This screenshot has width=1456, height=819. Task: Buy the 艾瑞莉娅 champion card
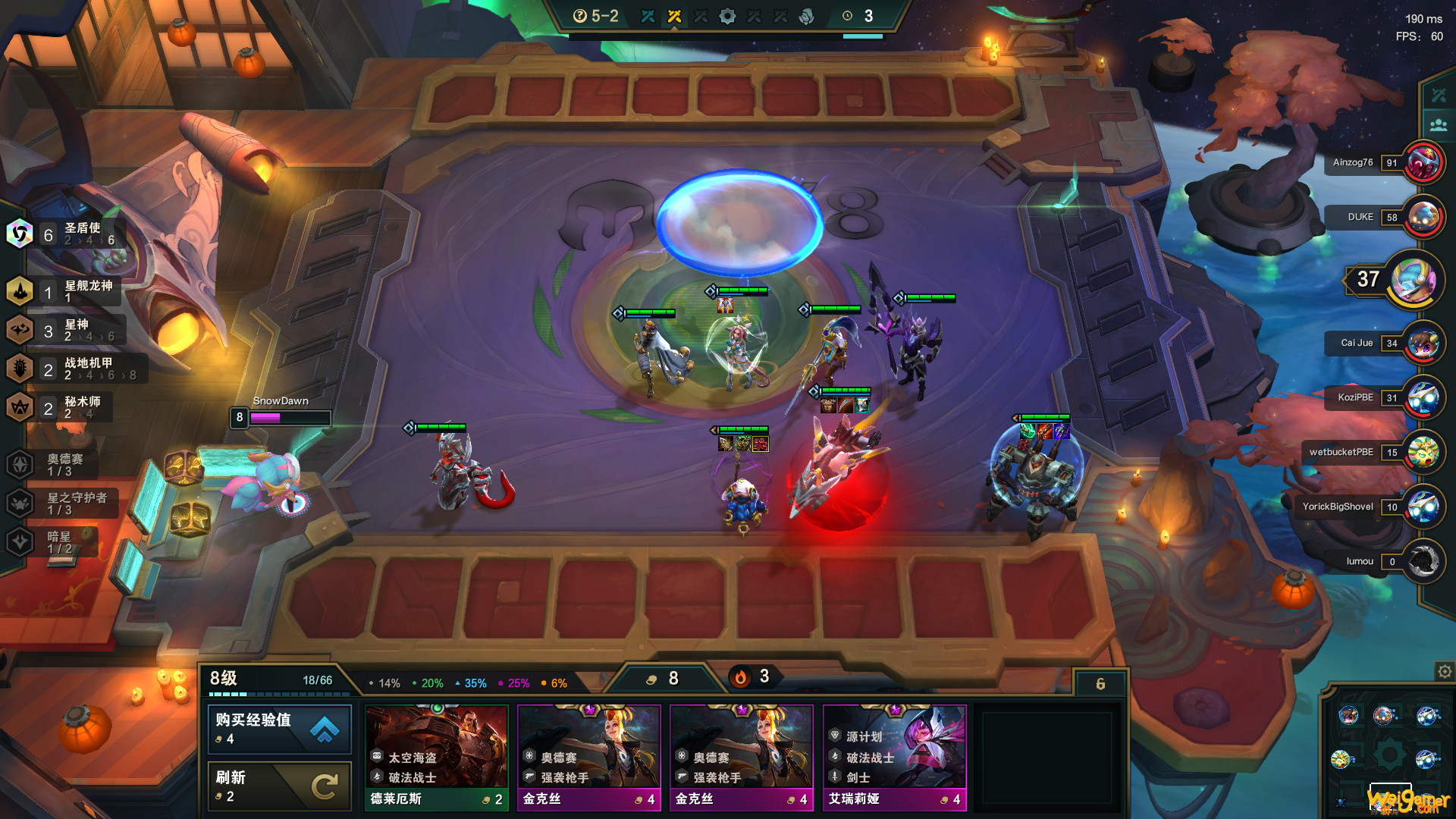pos(894,757)
